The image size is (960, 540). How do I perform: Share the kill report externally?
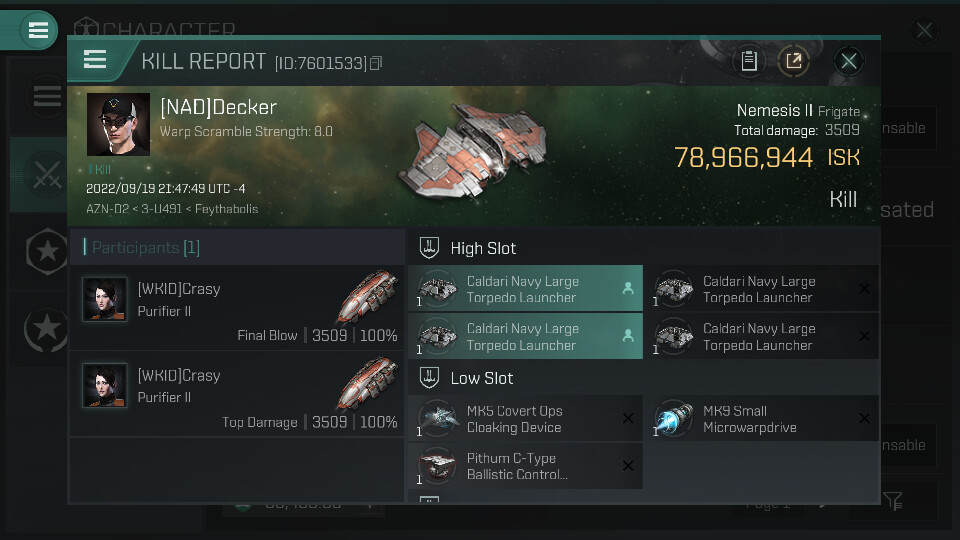[794, 61]
